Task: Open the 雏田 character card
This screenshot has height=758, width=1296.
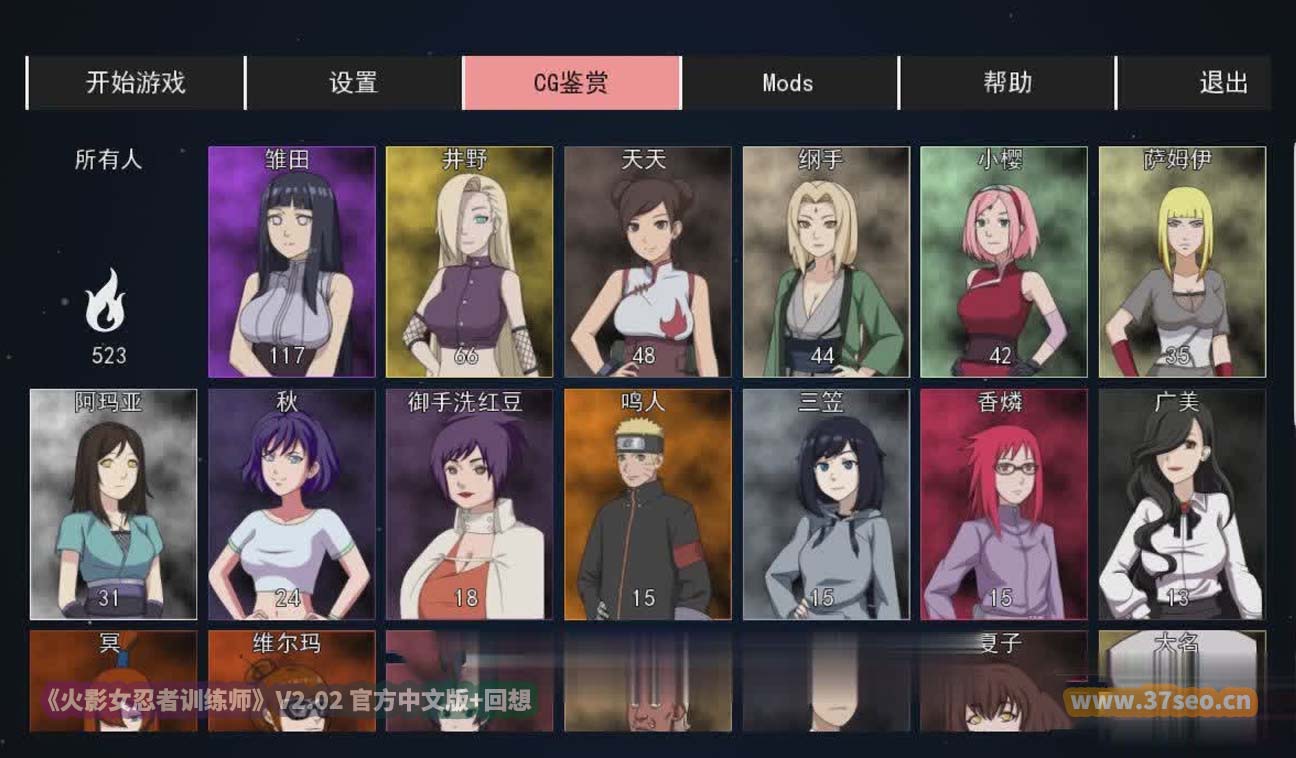Action: [x=291, y=262]
